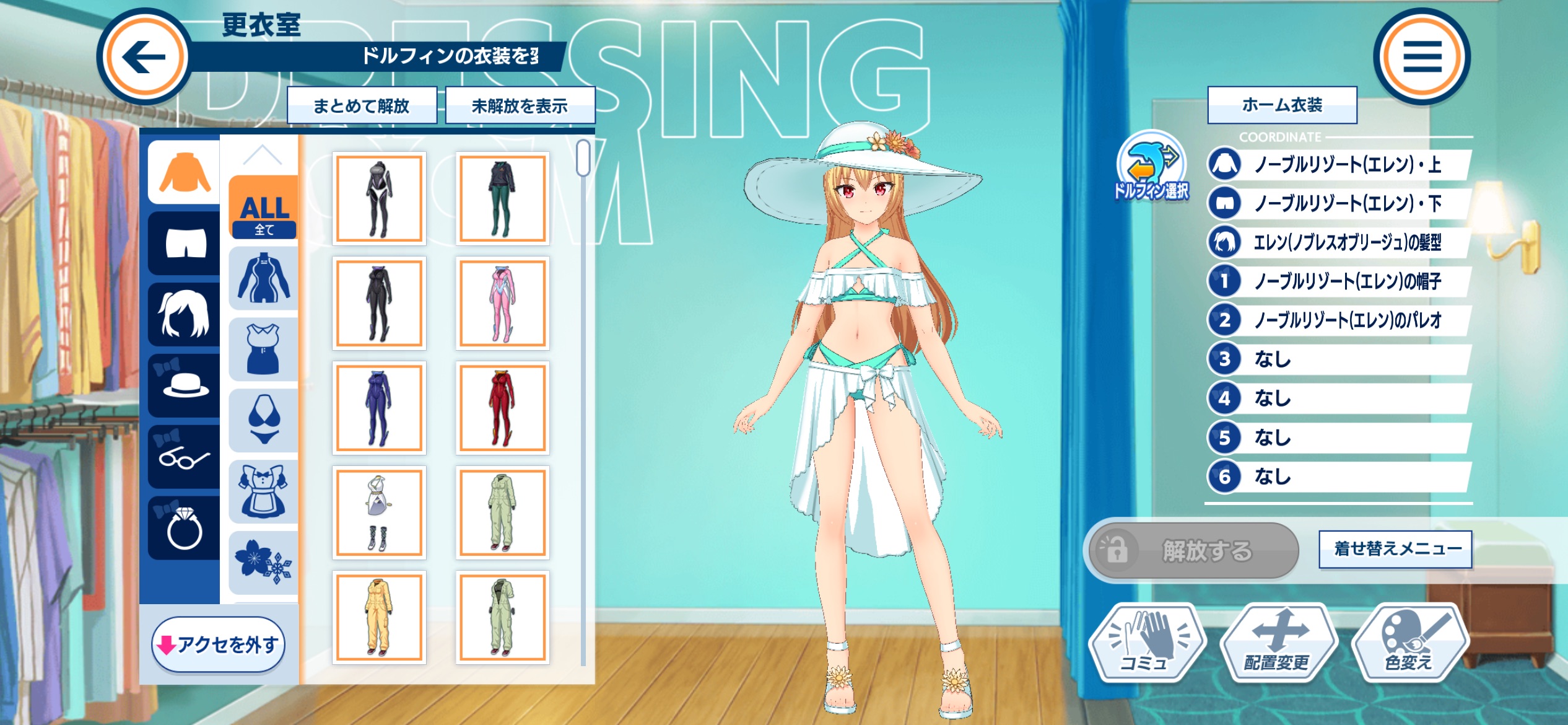The width and height of the screenshot is (1568, 725).
Task: Open the ホーム衣装 home outfit button
Action: tap(1282, 105)
